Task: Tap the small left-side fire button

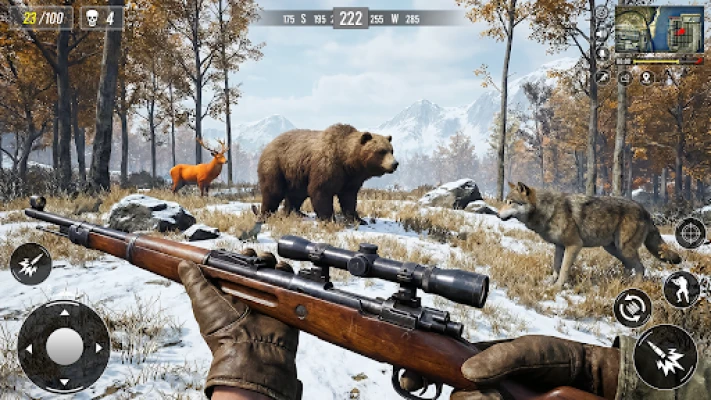Action: (x=31, y=264)
